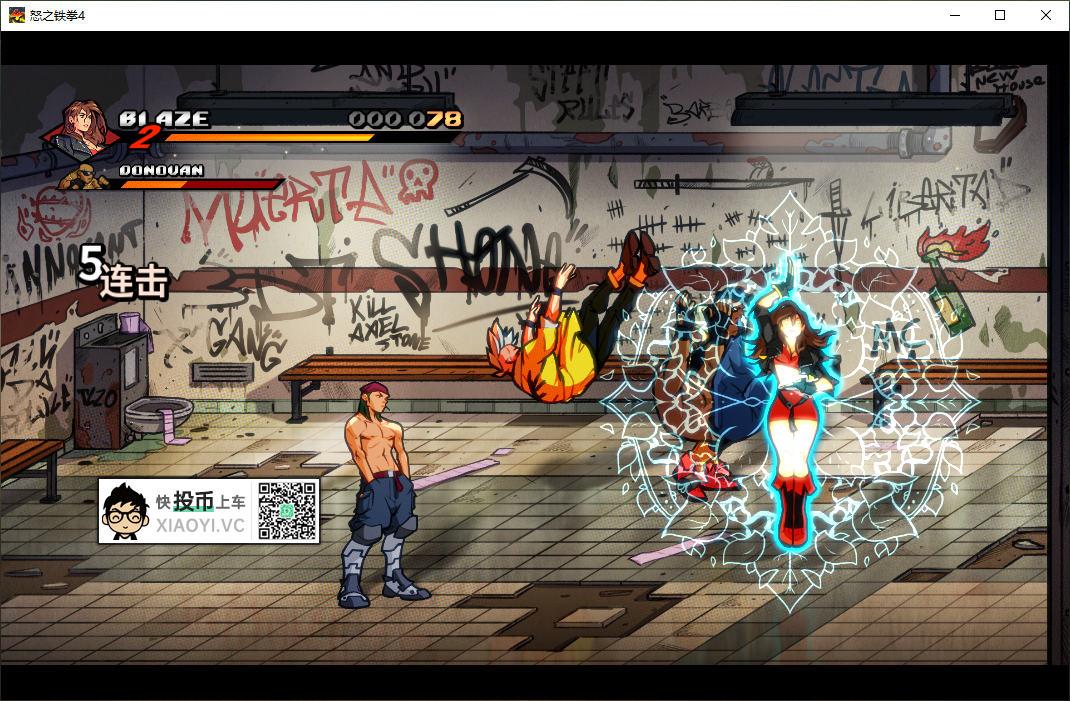Click Blaze's player portrait in the HUD

click(x=85, y=130)
